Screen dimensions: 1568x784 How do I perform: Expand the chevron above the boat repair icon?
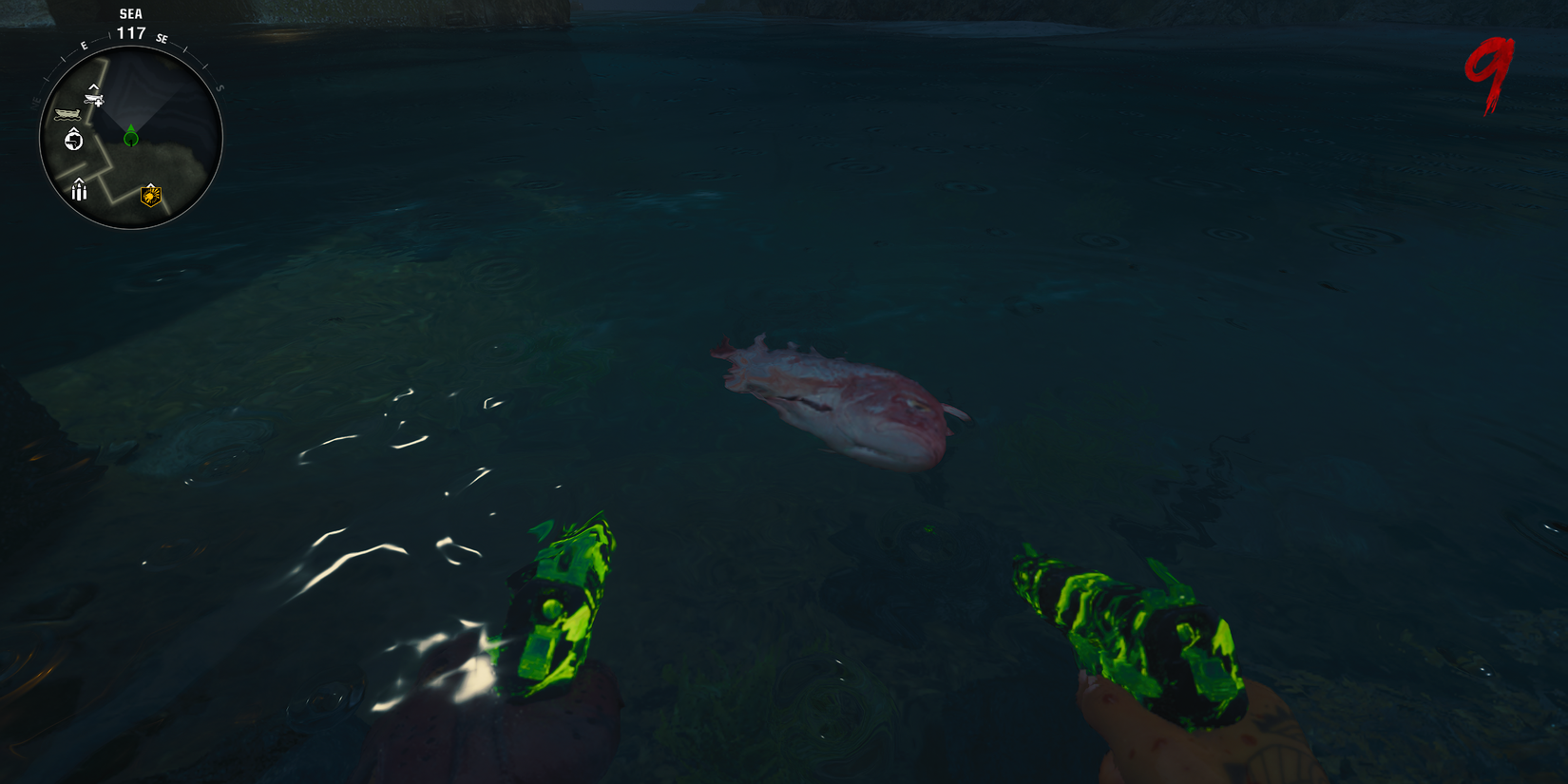pyautogui.click(x=93, y=87)
